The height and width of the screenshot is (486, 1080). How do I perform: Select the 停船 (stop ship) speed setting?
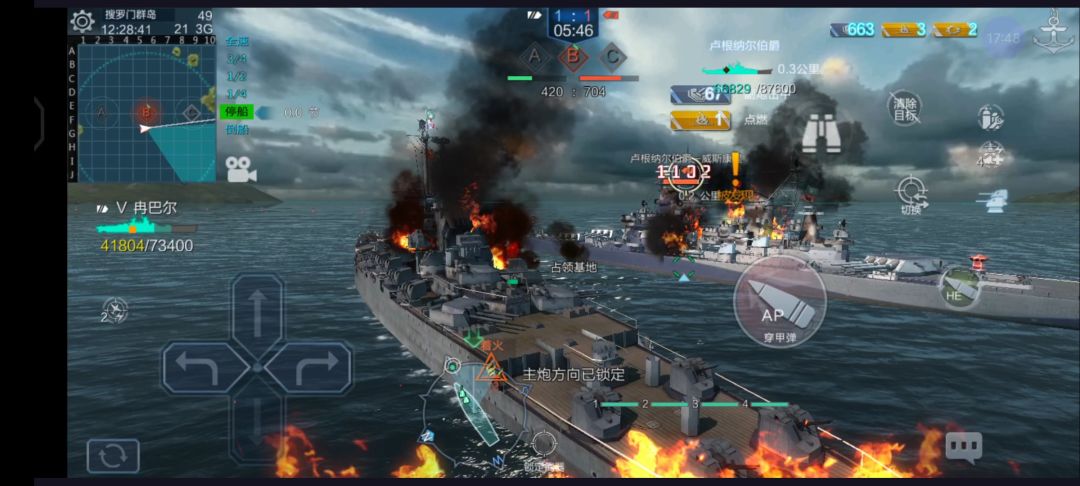(237, 112)
